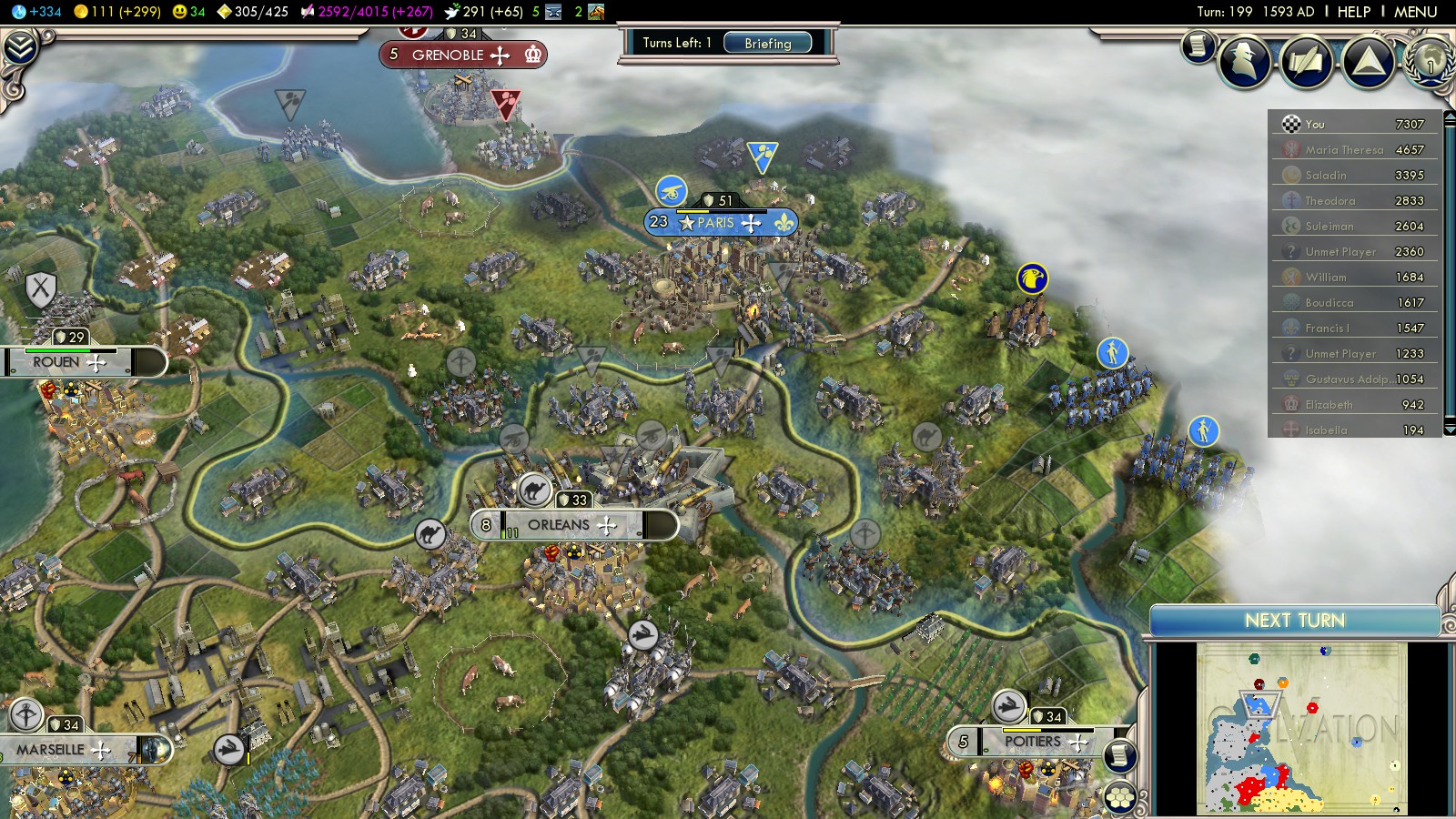Click the minimap

[x=1301, y=728]
